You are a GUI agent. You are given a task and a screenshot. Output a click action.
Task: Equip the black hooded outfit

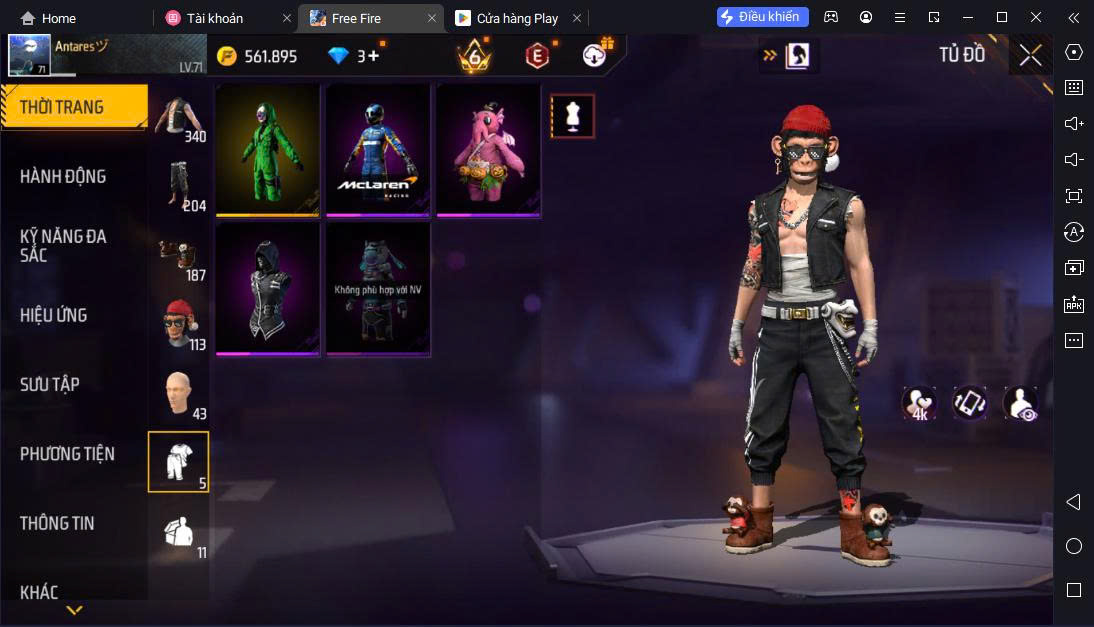[x=268, y=288]
